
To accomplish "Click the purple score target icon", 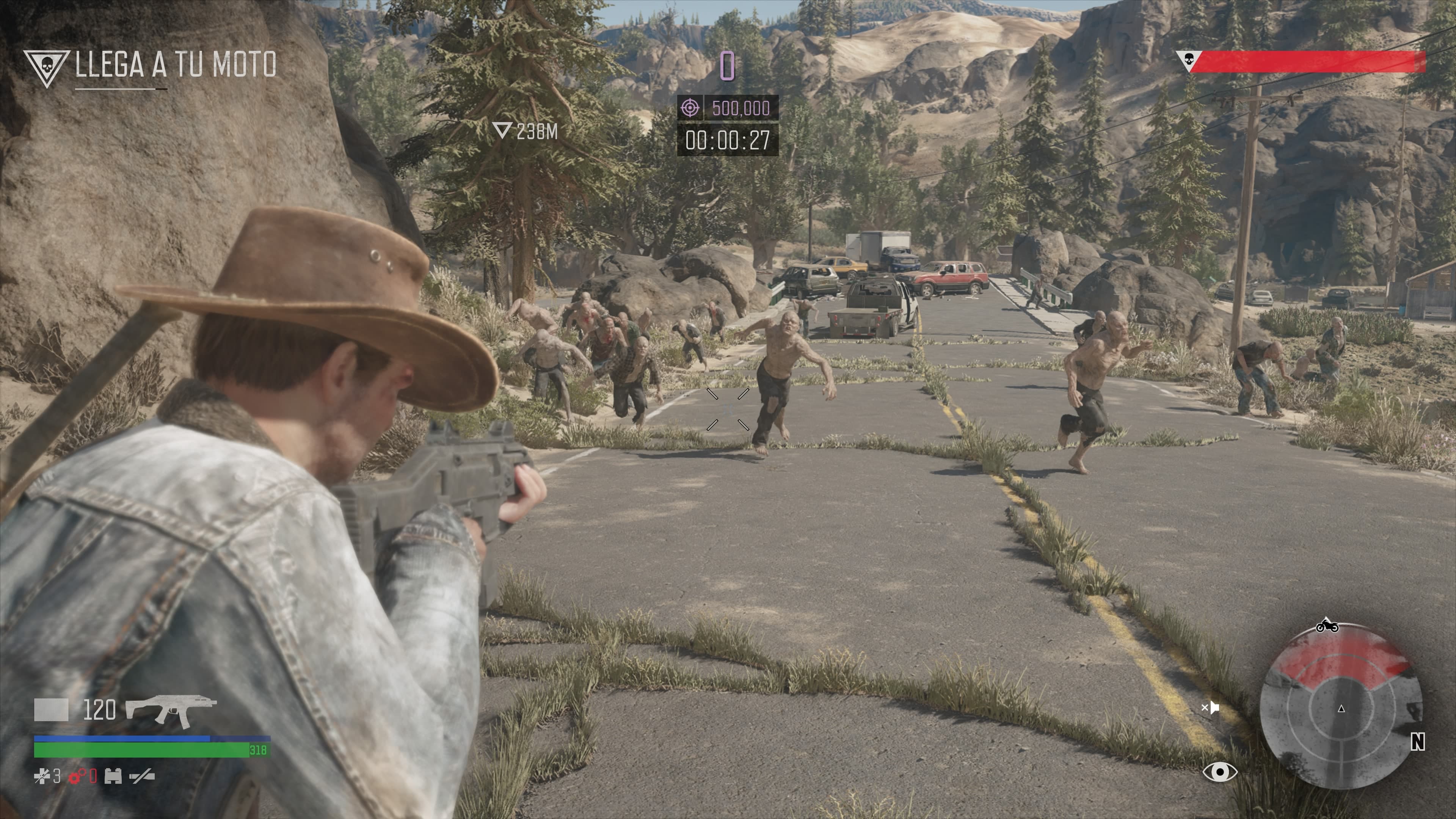I will tap(690, 107).
